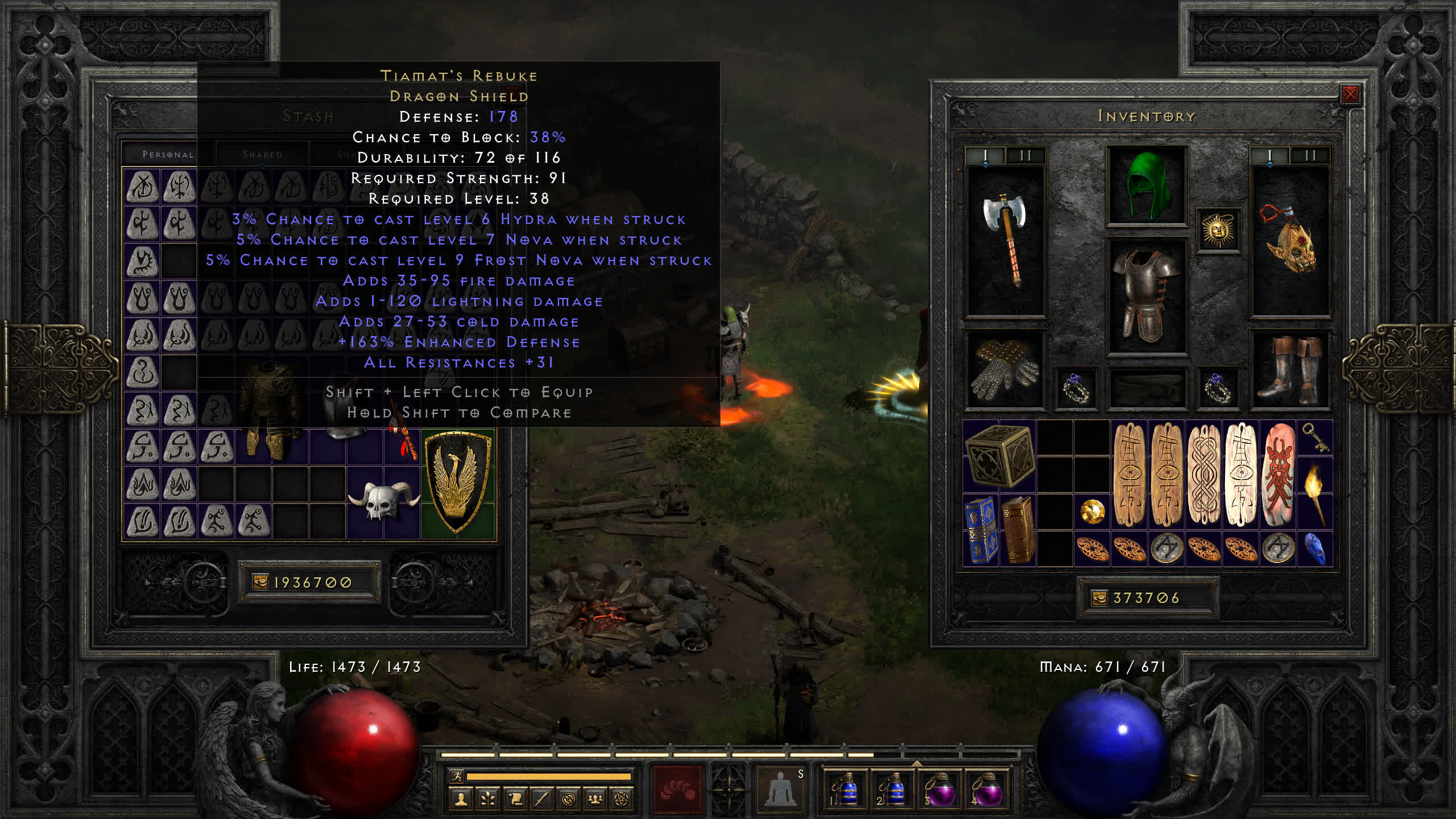Use the purple potion in belt slot 3
Image resolution: width=1456 pixels, height=819 pixels.
pos(940,788)
